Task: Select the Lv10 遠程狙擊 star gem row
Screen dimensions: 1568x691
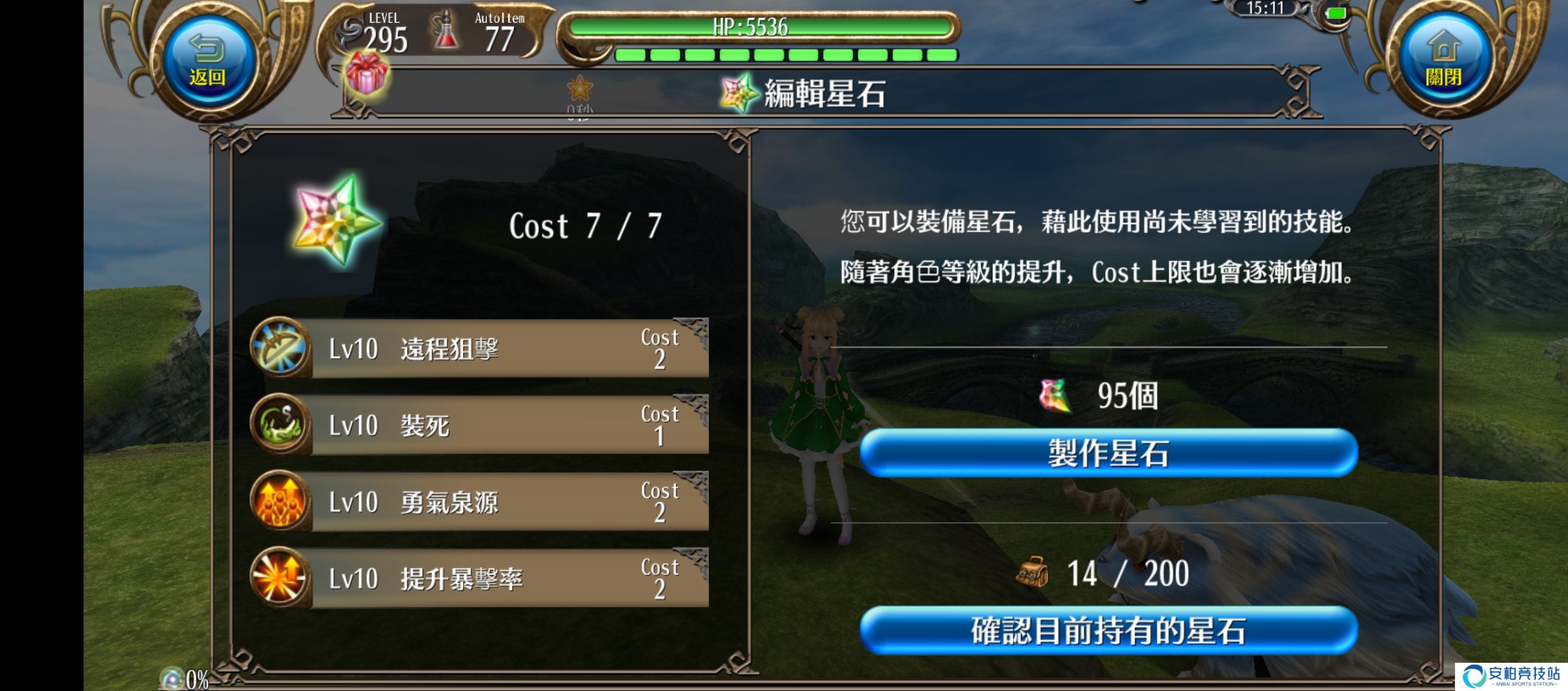Action: (x=481, y=348)
